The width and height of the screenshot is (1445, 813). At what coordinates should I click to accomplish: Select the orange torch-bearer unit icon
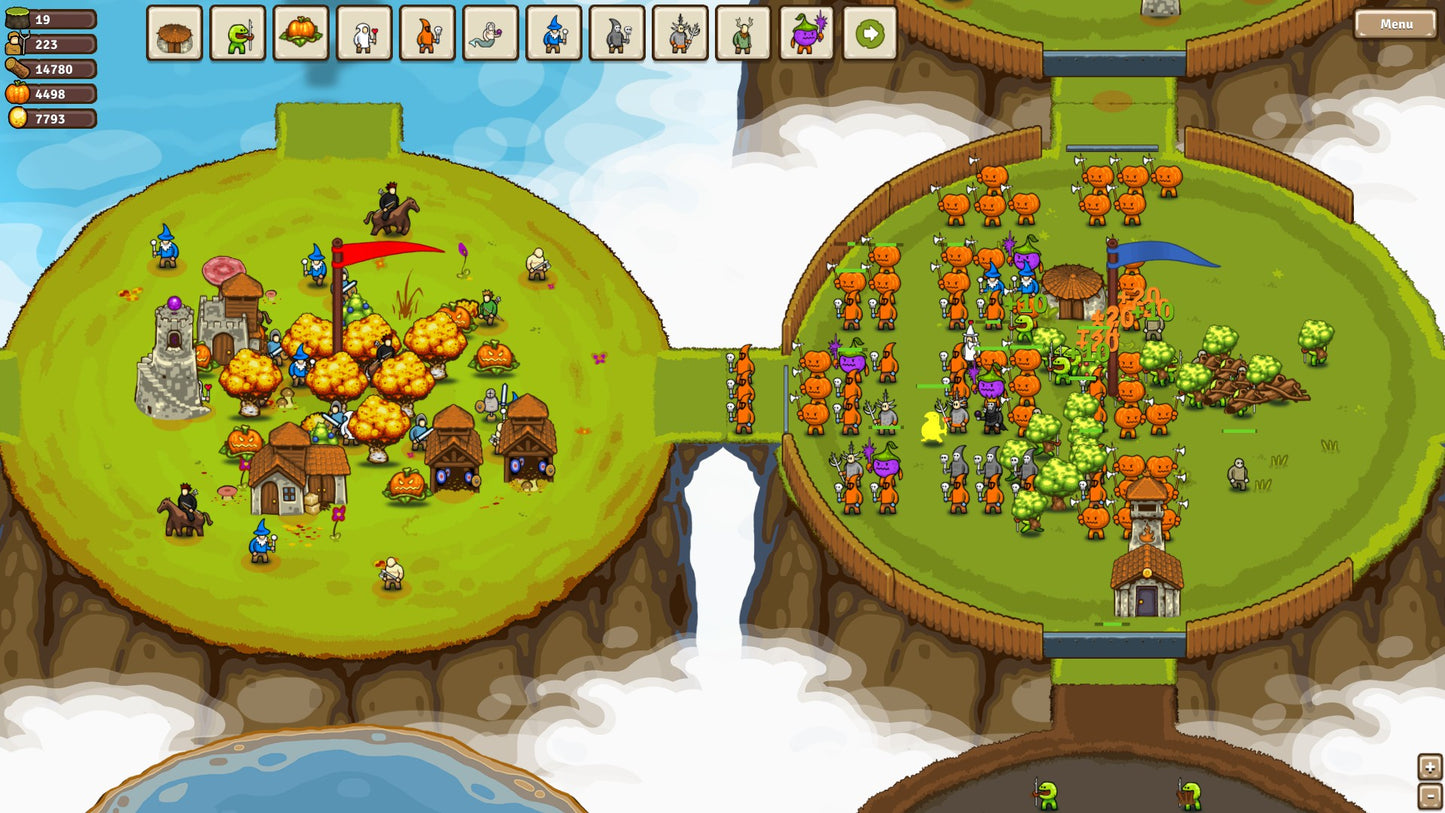pos(428,33)
